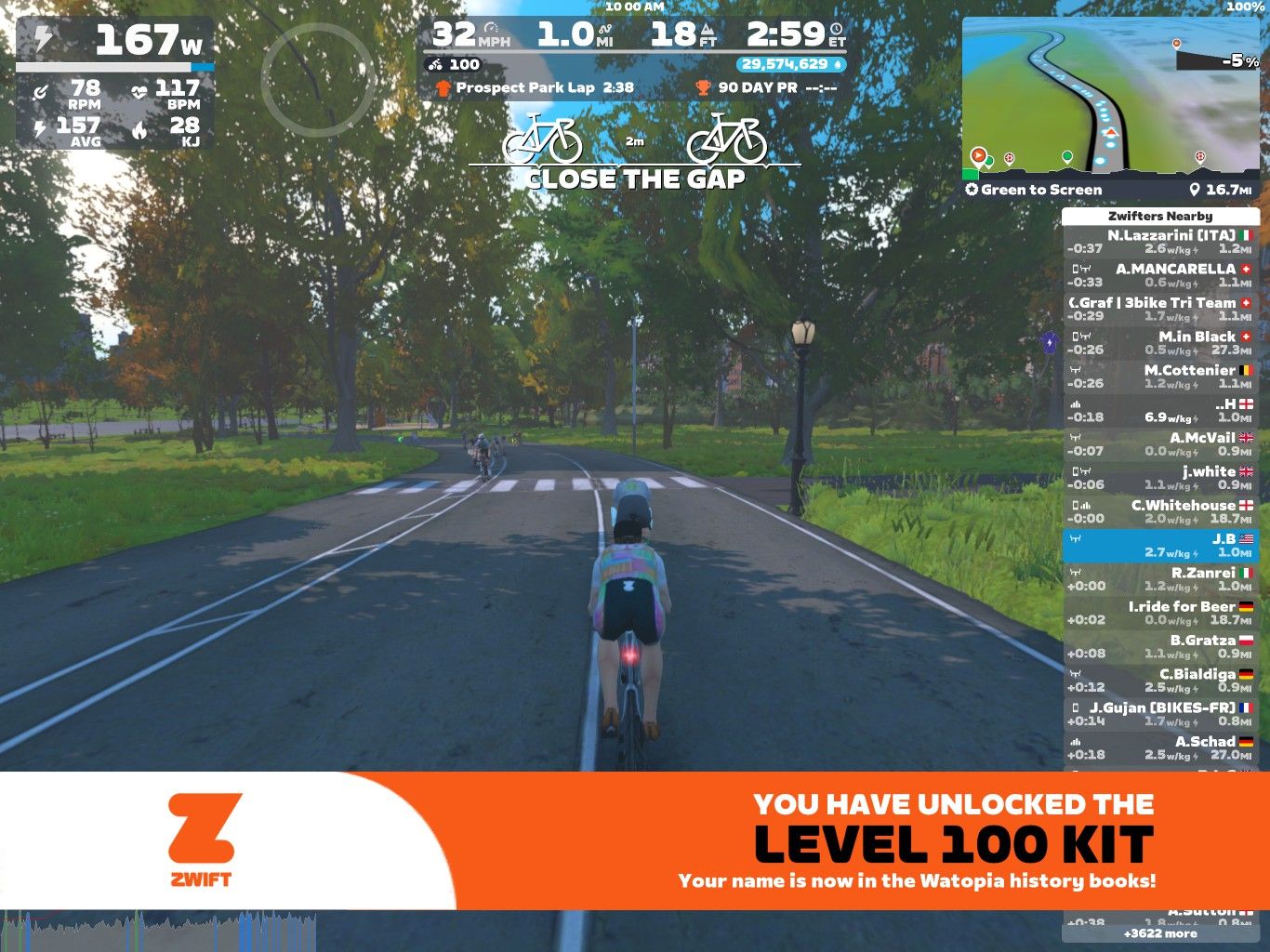Select R.Zanrei in the nearby list
Image resolution: width=1270 pixels, height=952 pixels.
(x=1159, y=579)
